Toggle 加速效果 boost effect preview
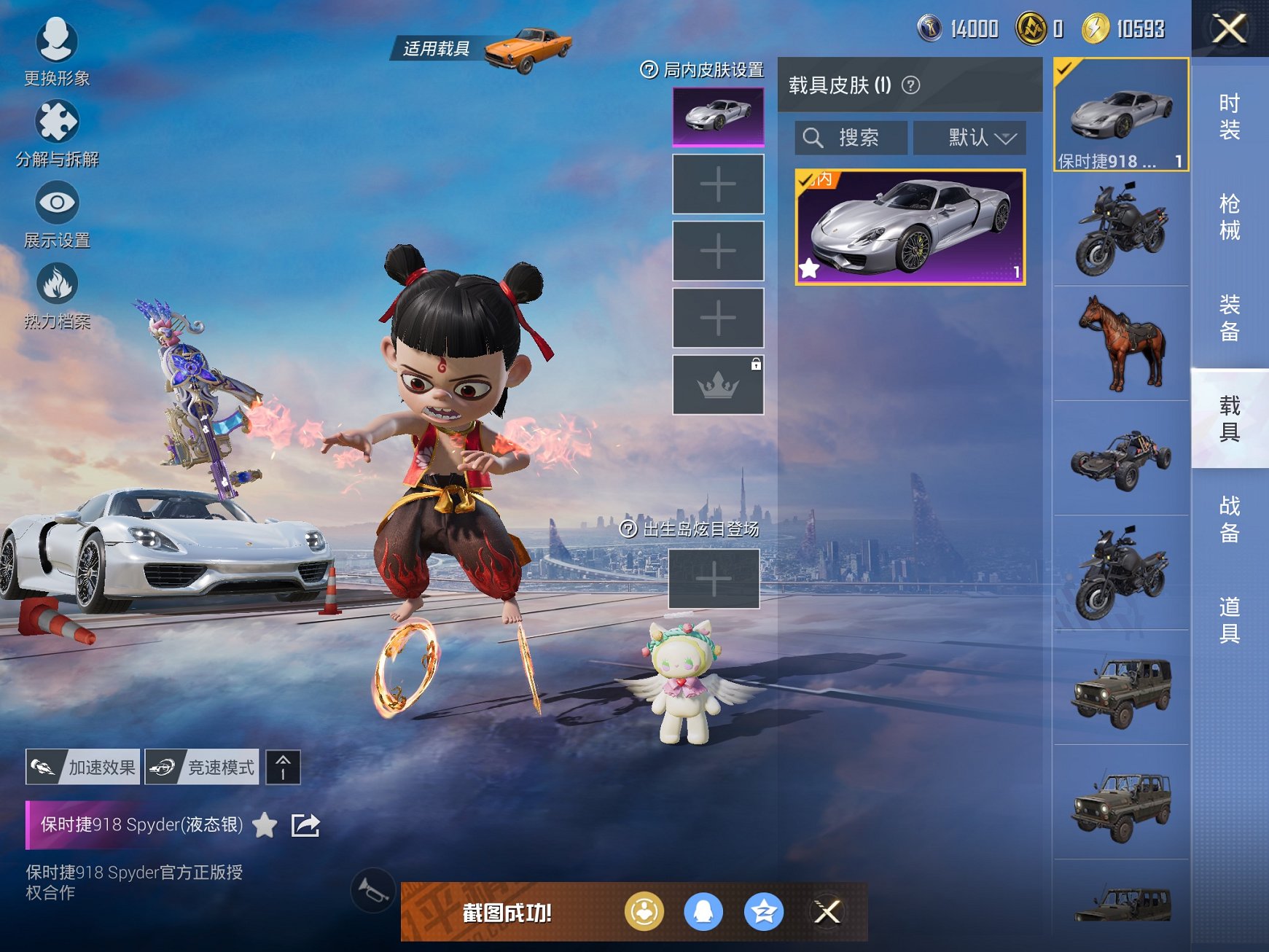 tap(83, 767)
